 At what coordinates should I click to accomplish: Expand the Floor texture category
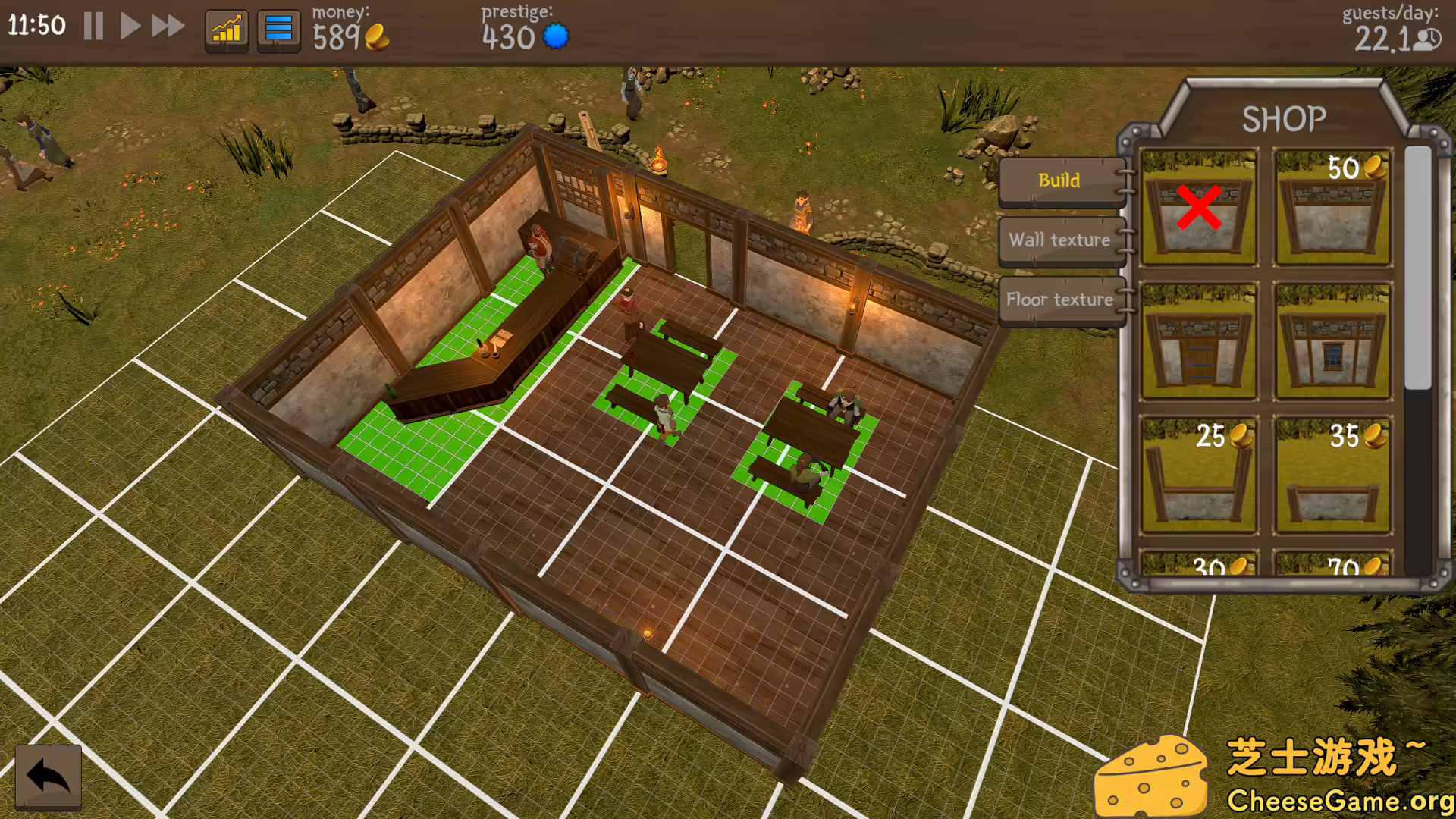click(x=1061, y=300)
